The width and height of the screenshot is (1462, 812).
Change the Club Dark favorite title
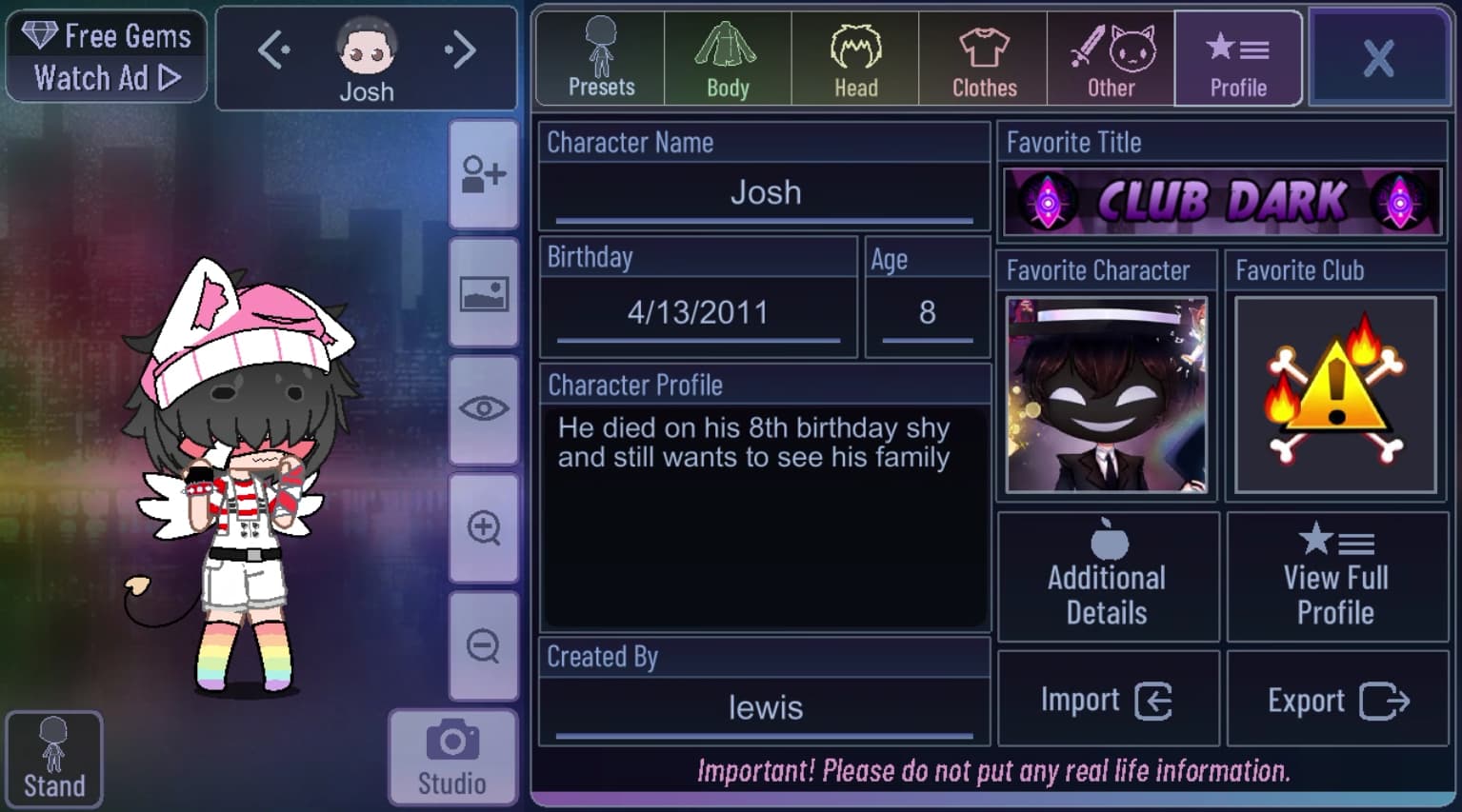[x=1222, y=202]
